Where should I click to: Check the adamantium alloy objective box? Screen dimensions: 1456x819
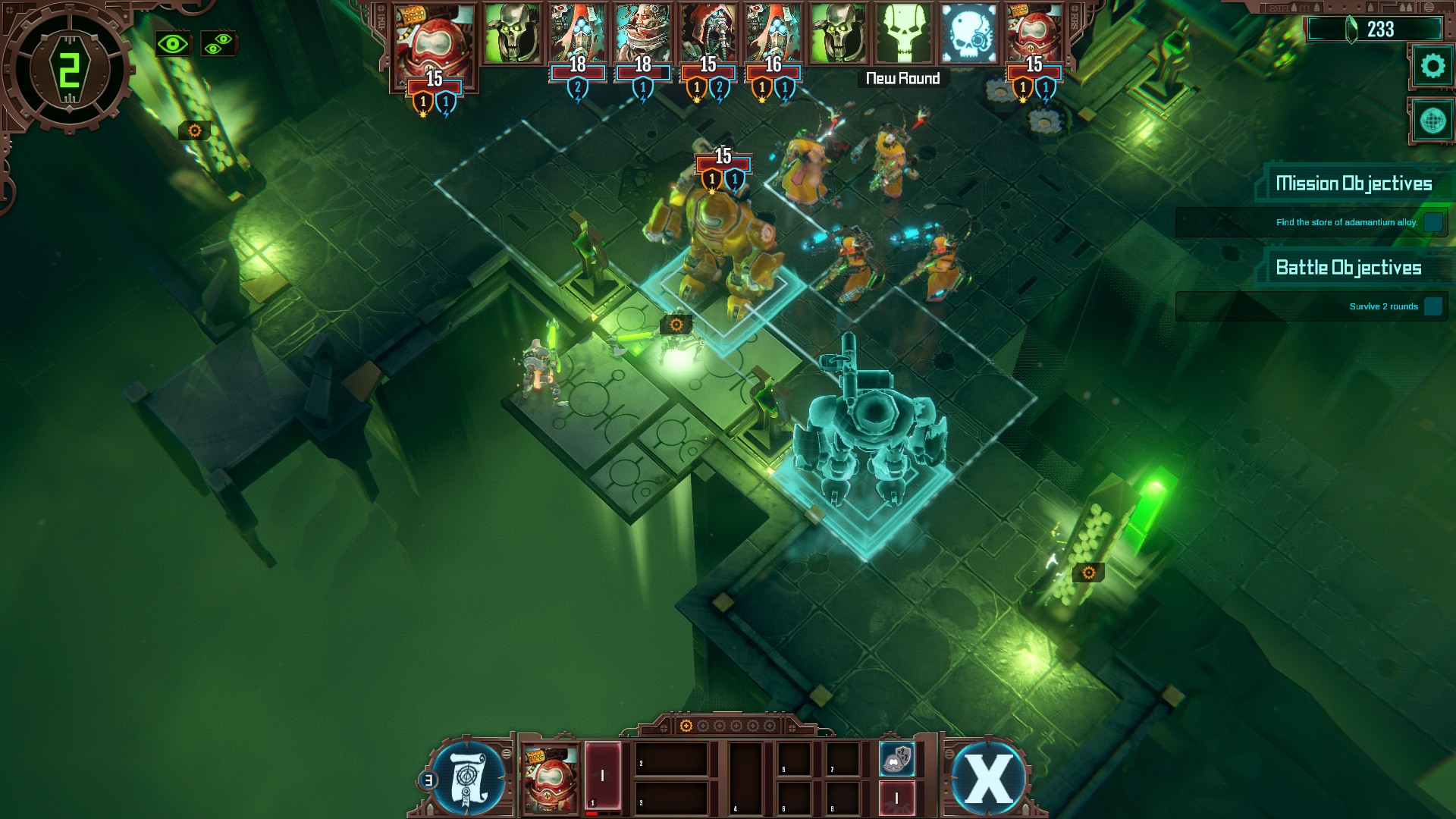[x=1433, y=223]
